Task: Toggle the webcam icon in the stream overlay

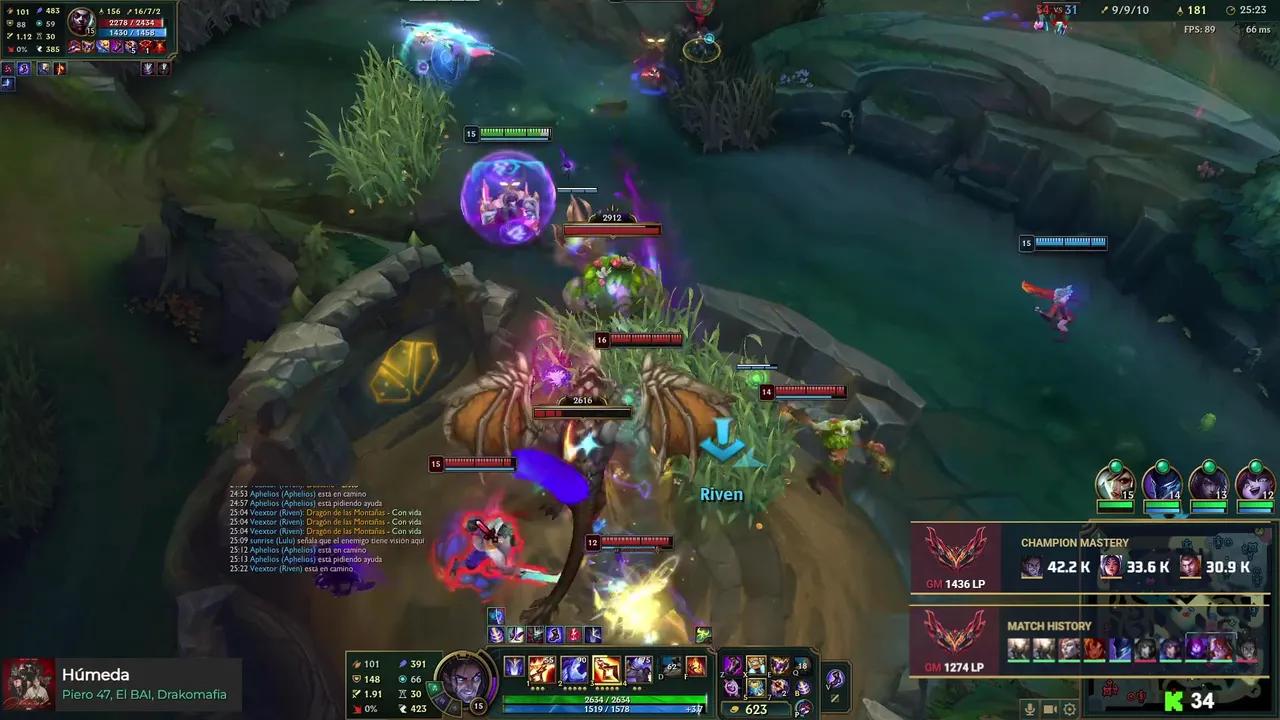Action: click(x=1050, y=708)
